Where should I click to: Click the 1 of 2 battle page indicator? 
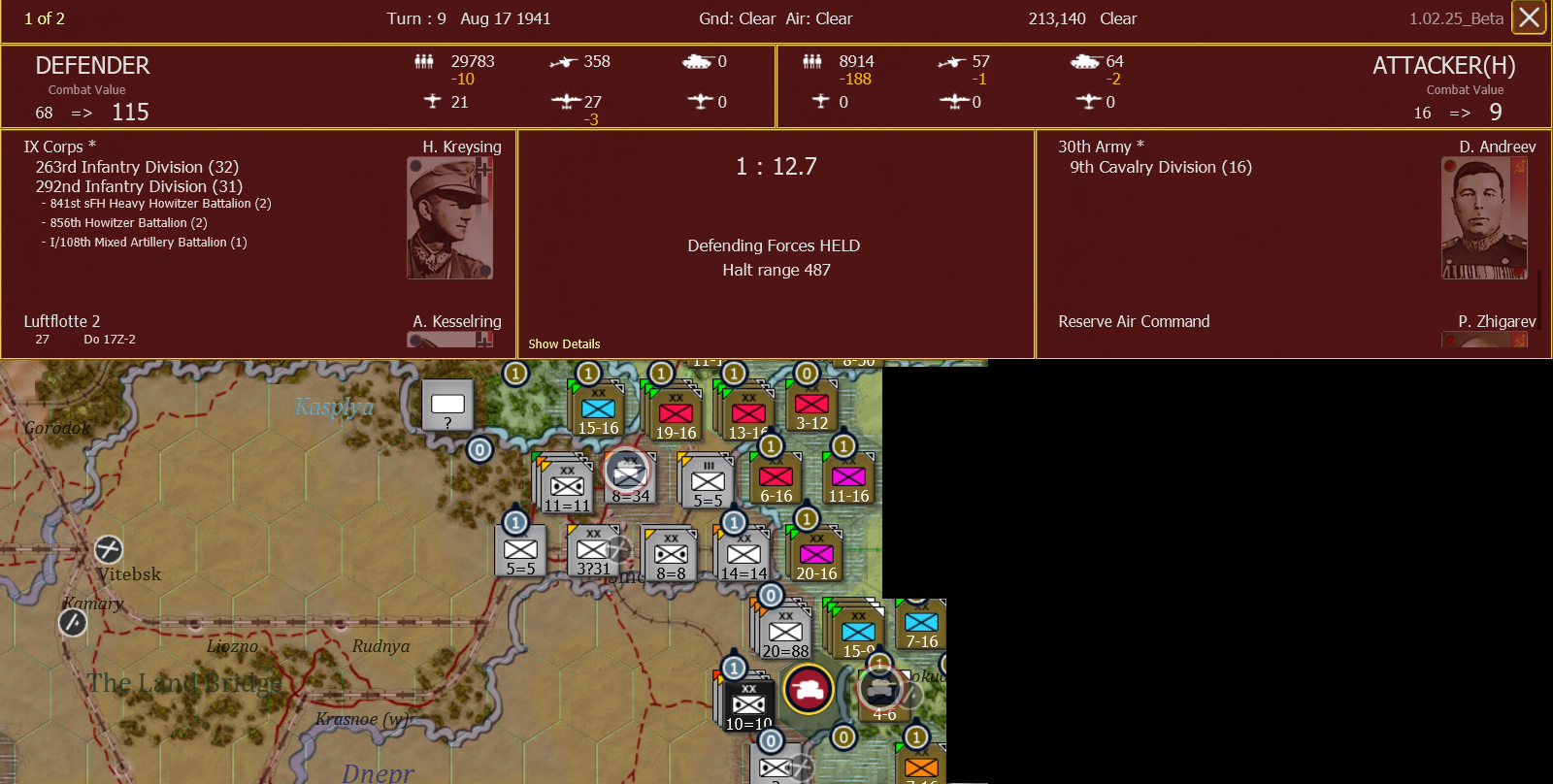[x=44, y=17]
